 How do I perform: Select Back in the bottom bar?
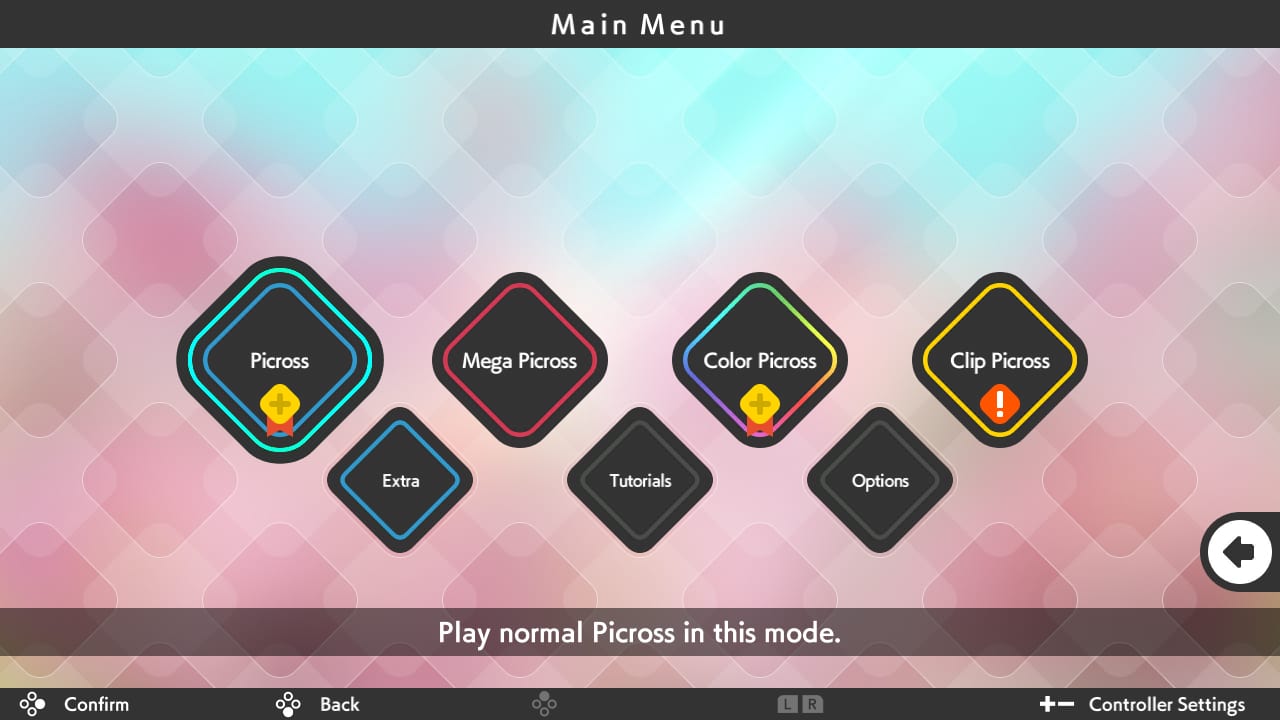tap(339, 704)
